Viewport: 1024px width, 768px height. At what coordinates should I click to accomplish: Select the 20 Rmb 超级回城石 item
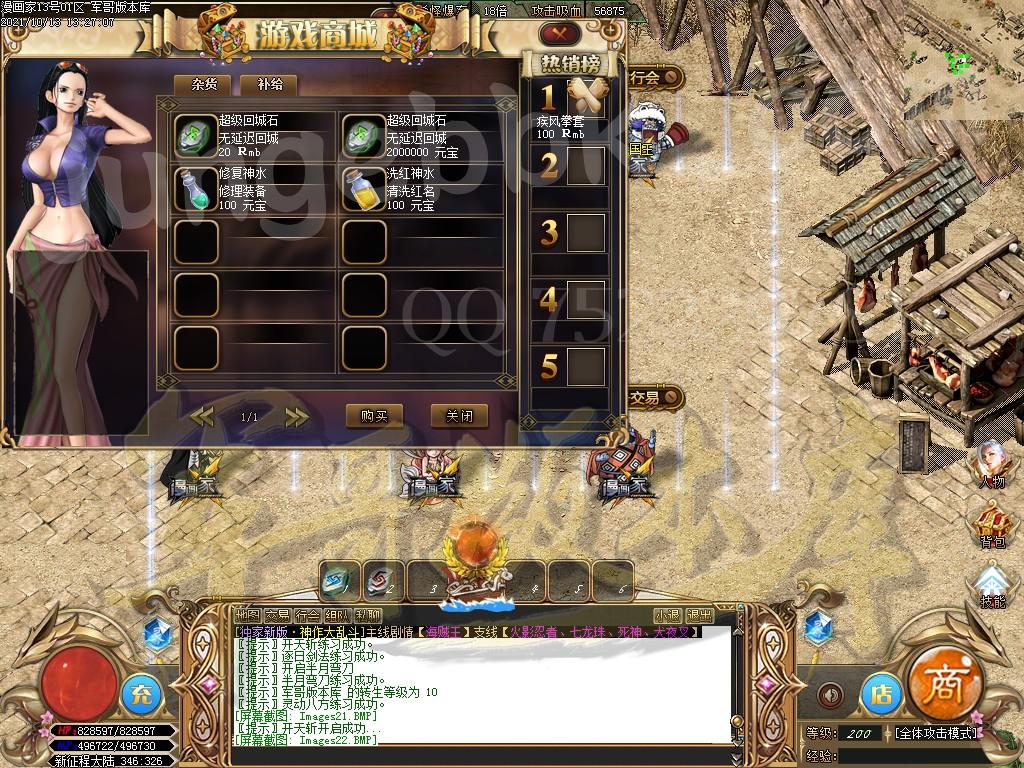point(196,136)
